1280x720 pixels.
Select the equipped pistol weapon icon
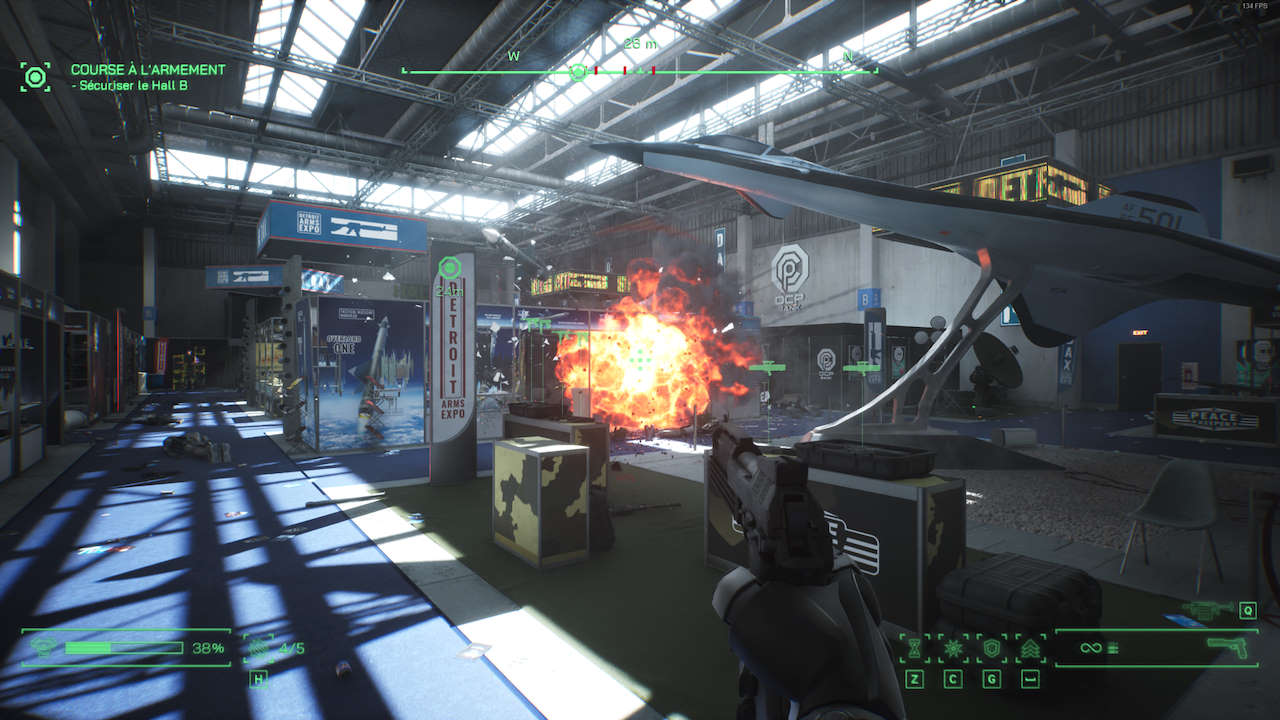coord(1230,647)
